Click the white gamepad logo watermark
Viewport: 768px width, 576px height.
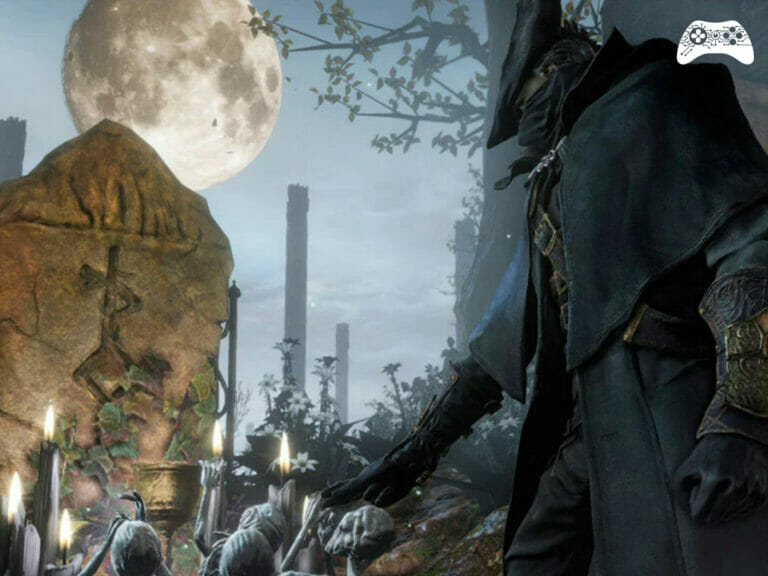click(x=714, y=41)
